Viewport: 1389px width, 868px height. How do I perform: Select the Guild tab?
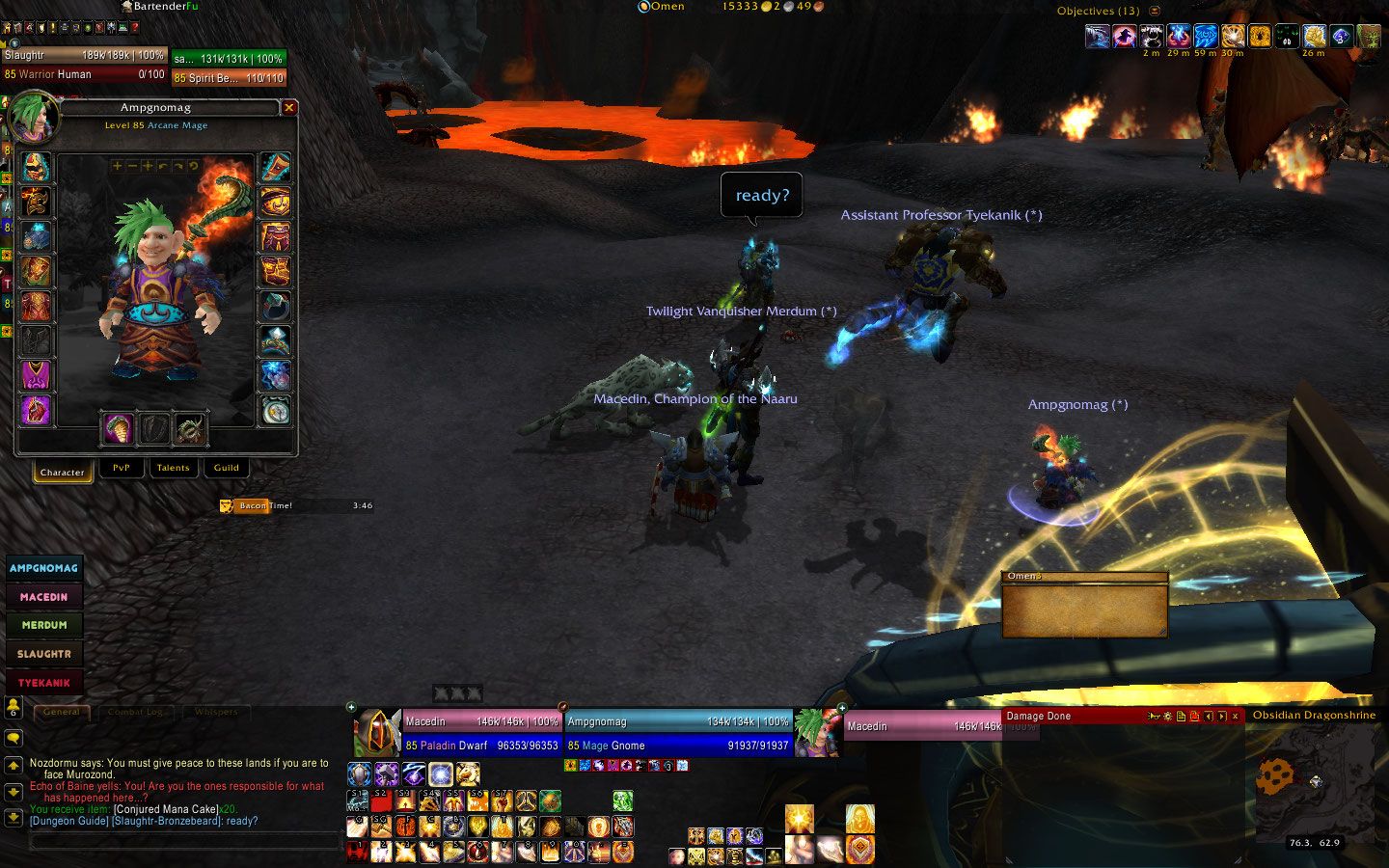(227, 468)
